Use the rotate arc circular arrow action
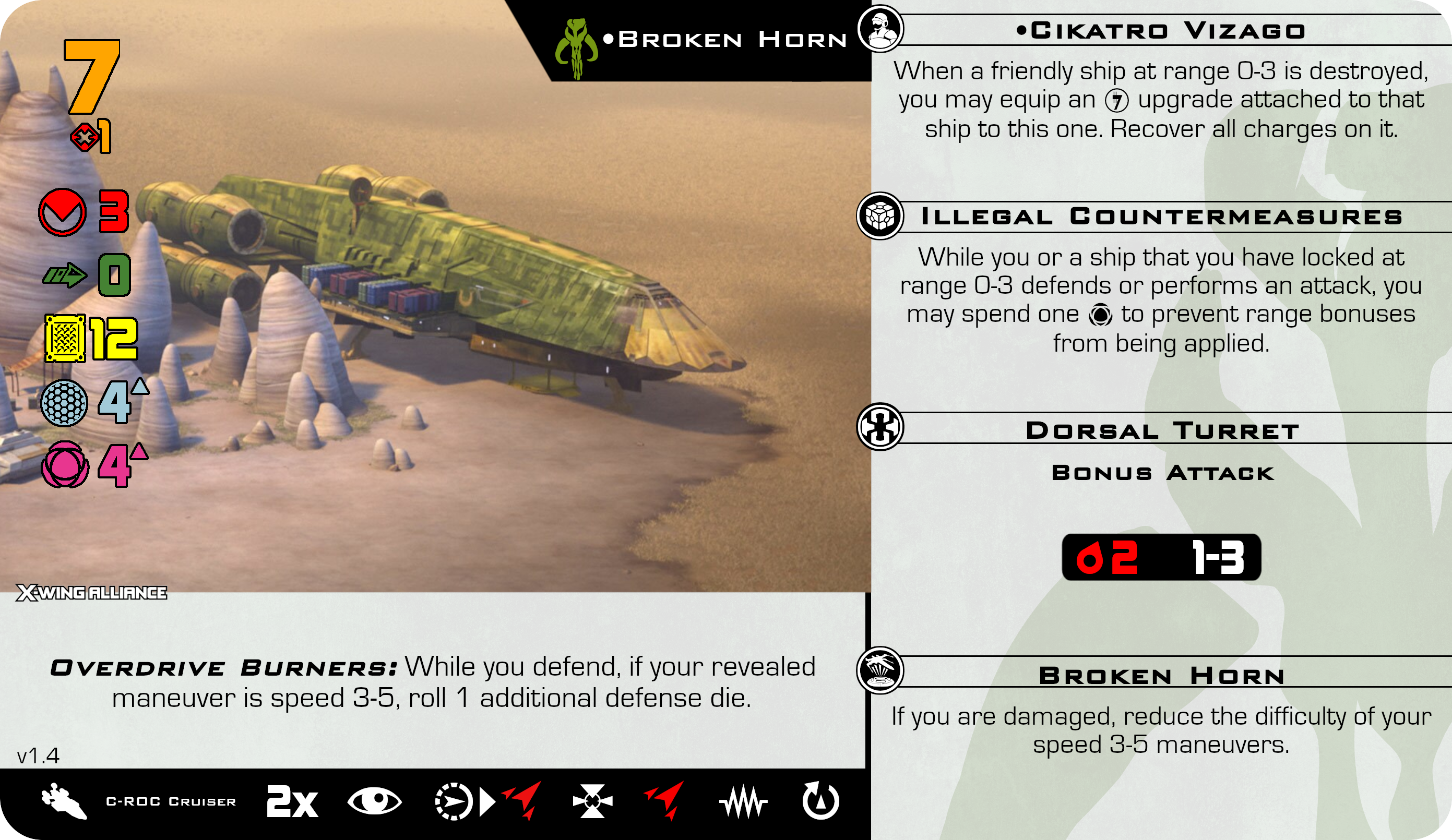The height and width of the screenshot is (840, 1452). tap(820, 801)
